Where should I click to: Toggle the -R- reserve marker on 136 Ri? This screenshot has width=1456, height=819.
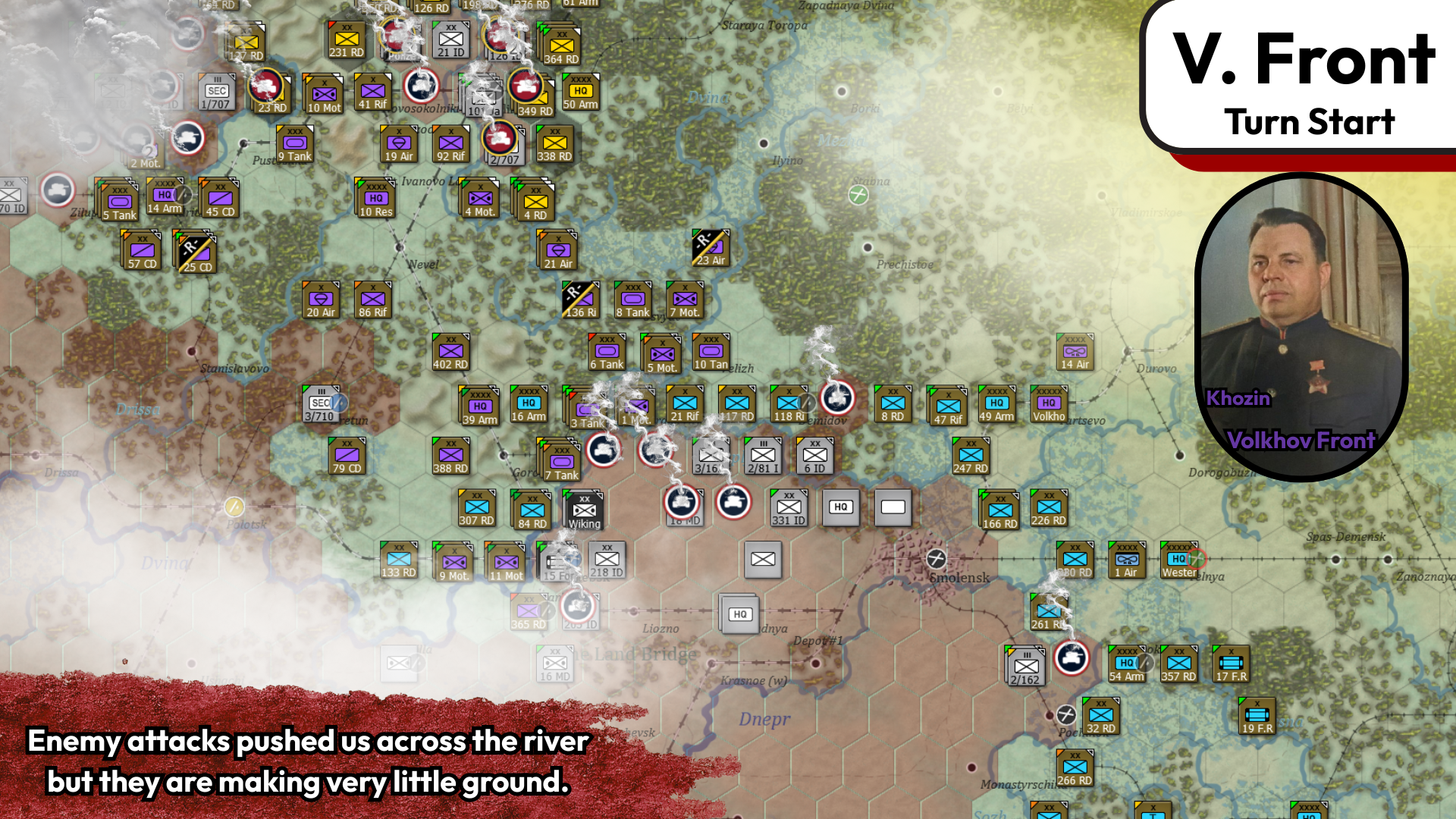coord(574,290)
